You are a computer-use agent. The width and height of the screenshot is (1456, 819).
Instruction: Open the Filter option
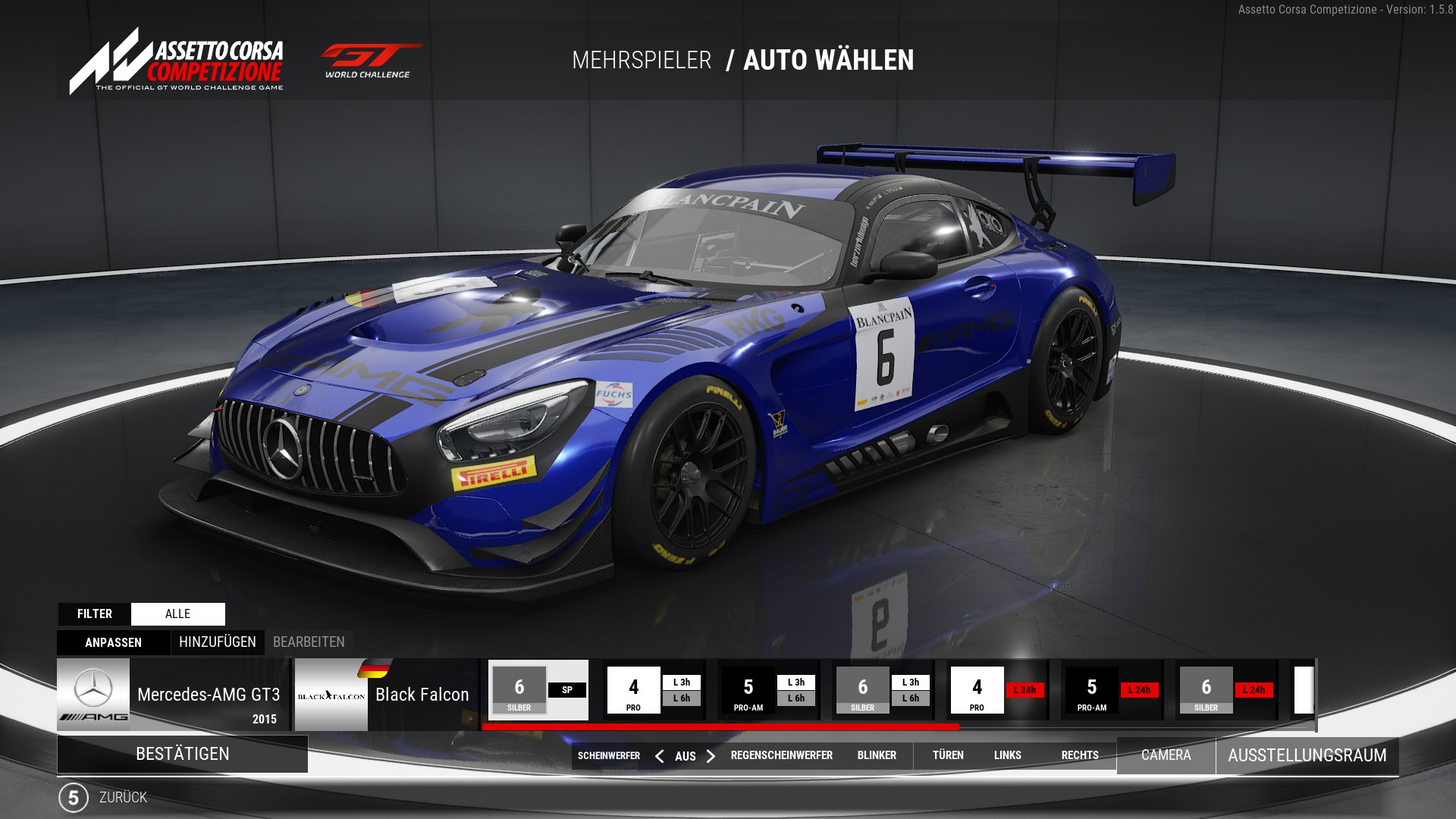[95, 614]
